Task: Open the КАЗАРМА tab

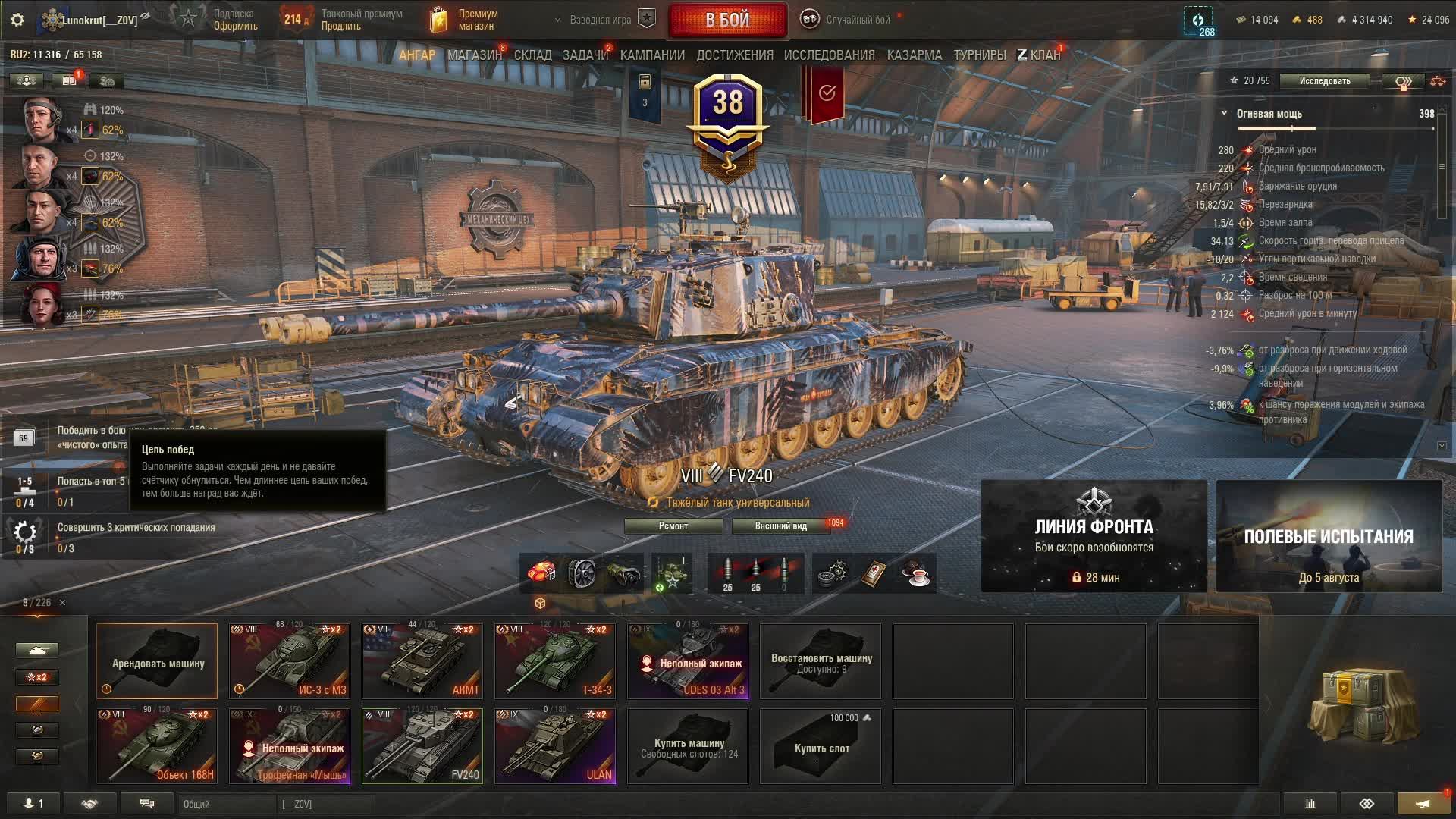Action: tap(914, 55)
